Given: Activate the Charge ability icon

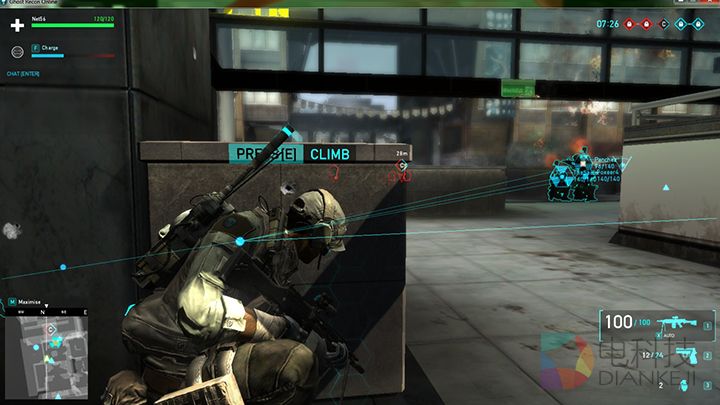Looking at the screenshot, I should pos(35,47).
